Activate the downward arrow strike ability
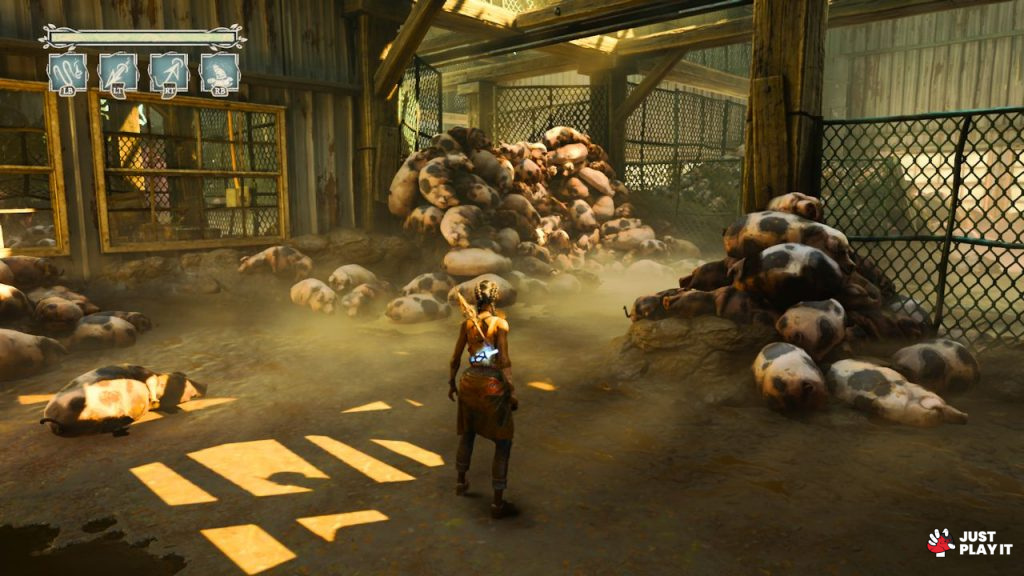1024x576 pixels. click(118, 72)
